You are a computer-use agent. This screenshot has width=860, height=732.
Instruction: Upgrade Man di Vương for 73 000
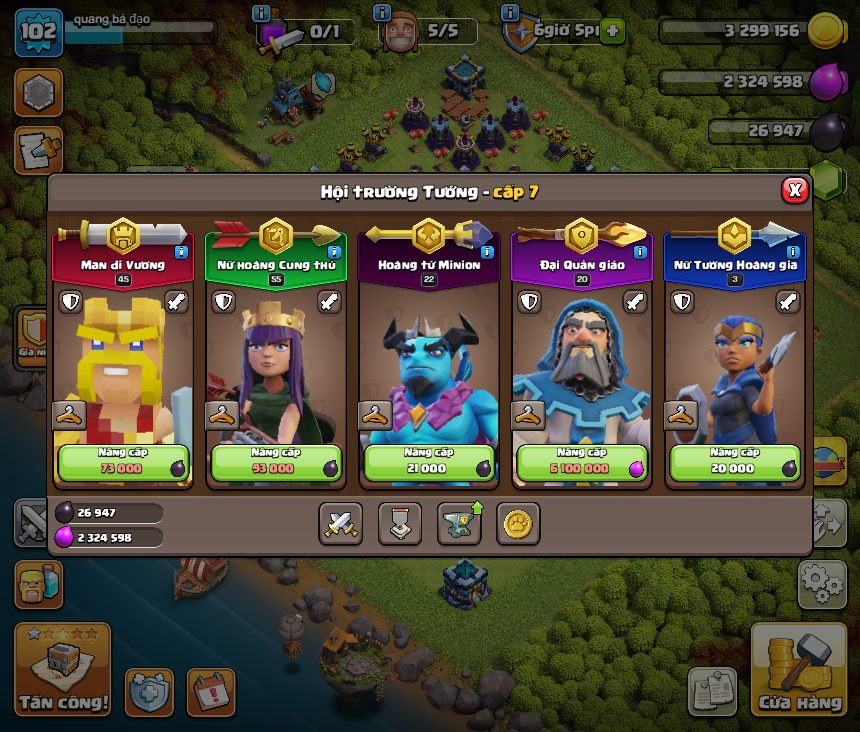(x=122, y=463)
